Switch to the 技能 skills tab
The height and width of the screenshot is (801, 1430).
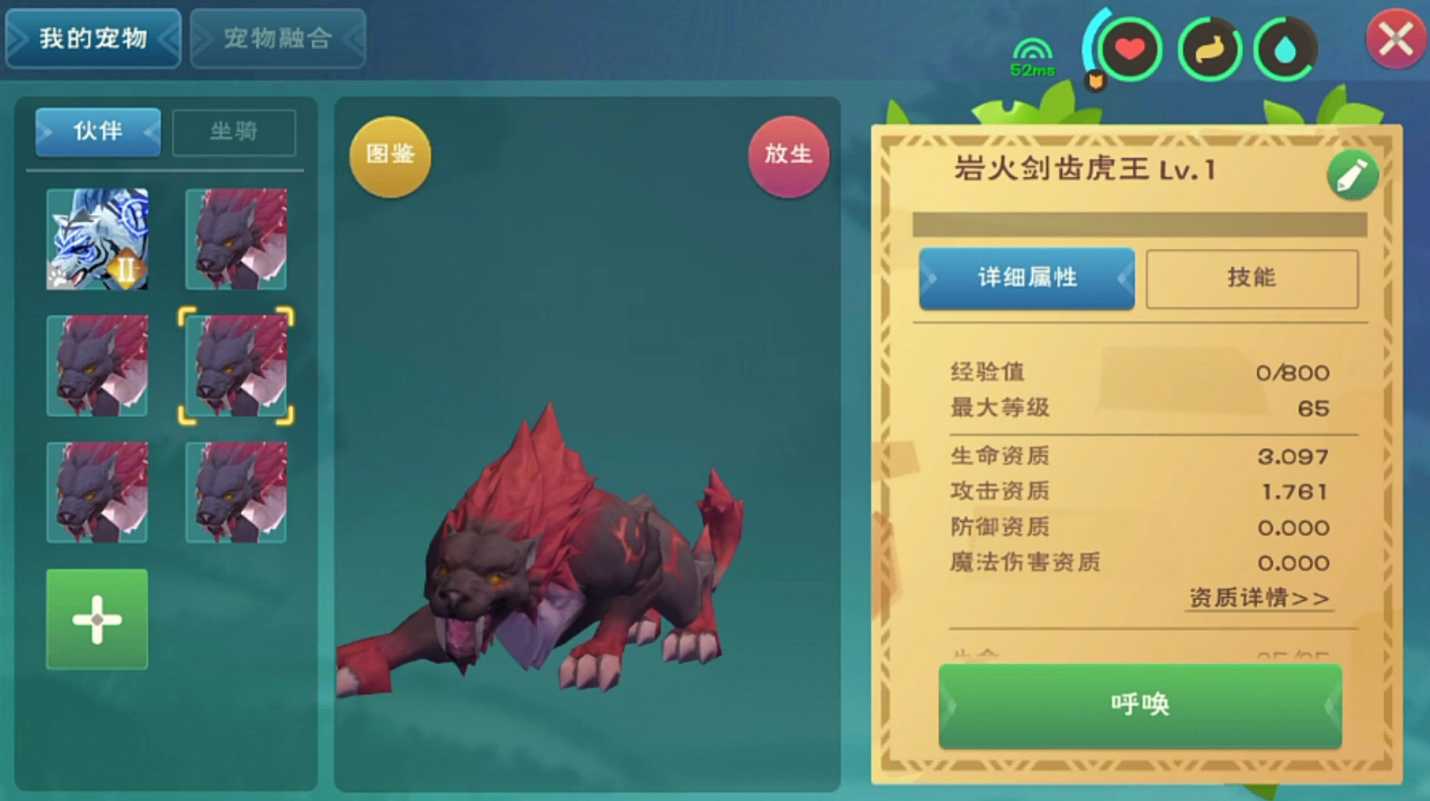(x=1251, y=279)
